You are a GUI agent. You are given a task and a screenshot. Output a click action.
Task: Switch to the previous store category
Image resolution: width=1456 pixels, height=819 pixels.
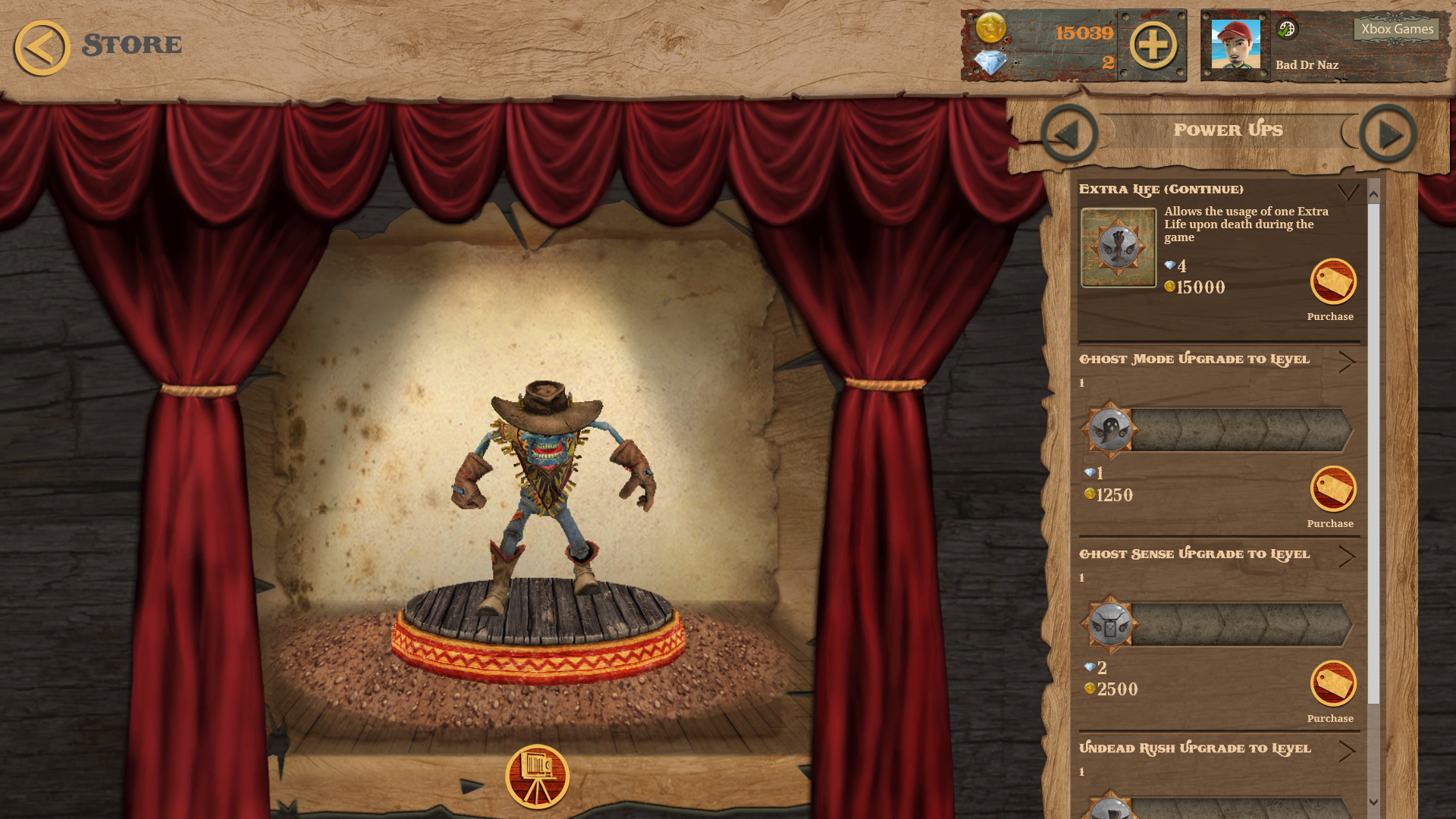click(1069, 134)
